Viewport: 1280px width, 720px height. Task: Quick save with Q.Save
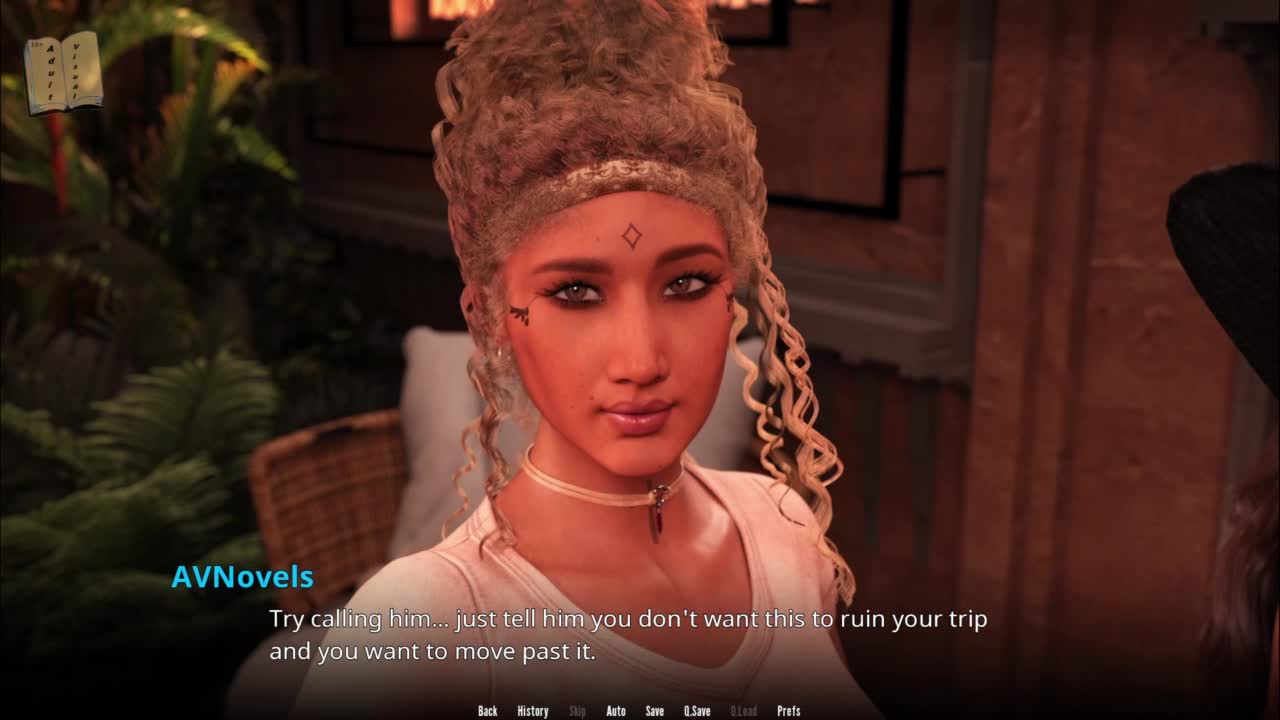click(697, 711)
